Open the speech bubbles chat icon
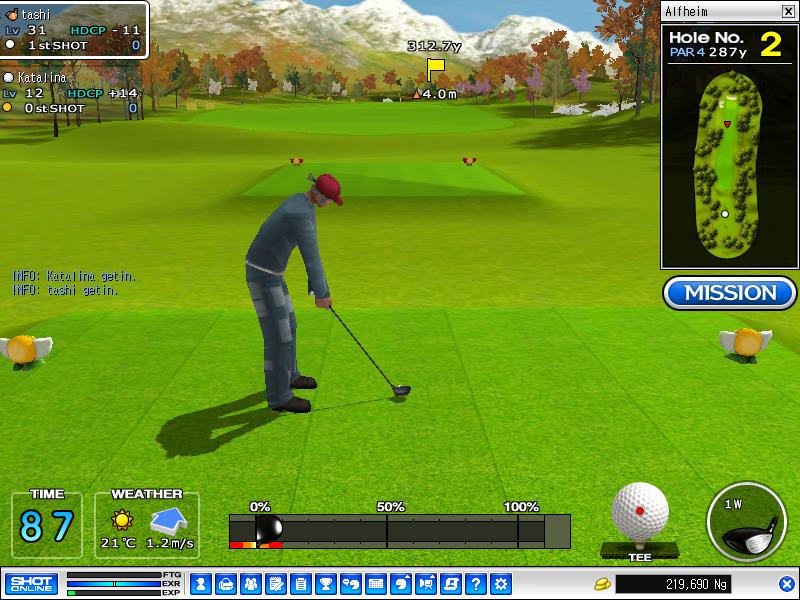Image resolution: width=800 pixels, height=600 pixels. coord(350,583)
